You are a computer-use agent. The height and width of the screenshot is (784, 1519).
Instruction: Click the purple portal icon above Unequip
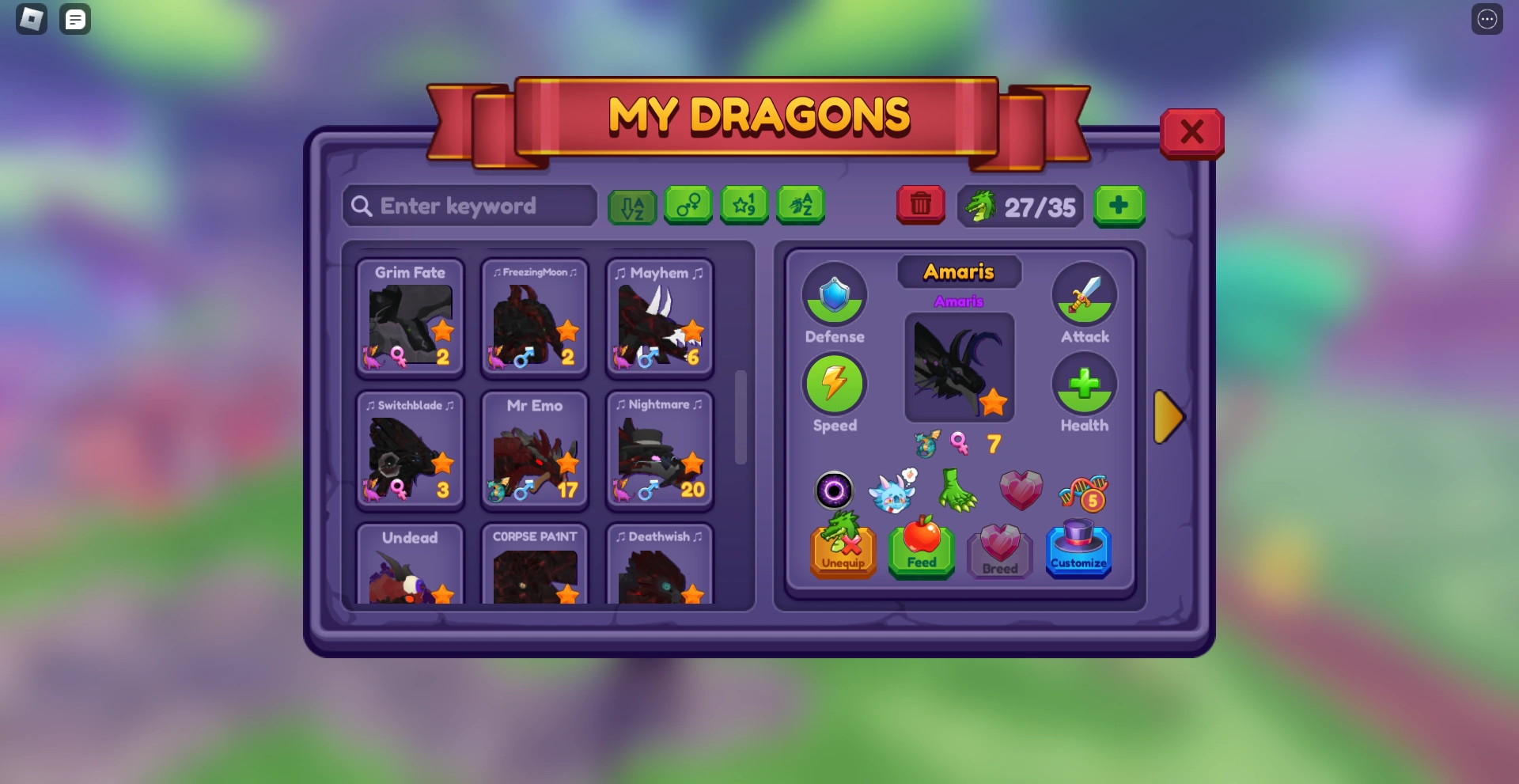pyautogui.click(x=835, y=490)
